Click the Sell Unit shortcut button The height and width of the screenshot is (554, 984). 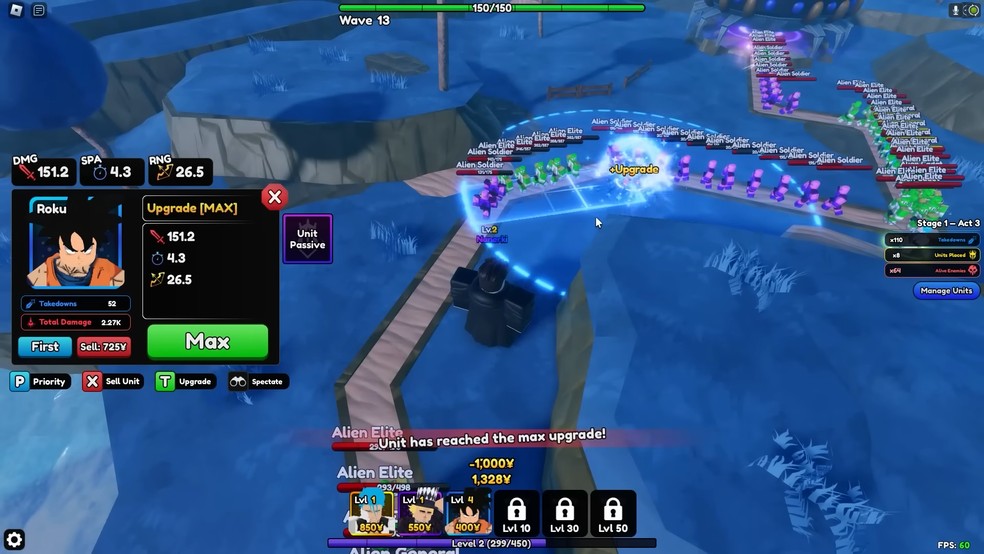(113, 381)
